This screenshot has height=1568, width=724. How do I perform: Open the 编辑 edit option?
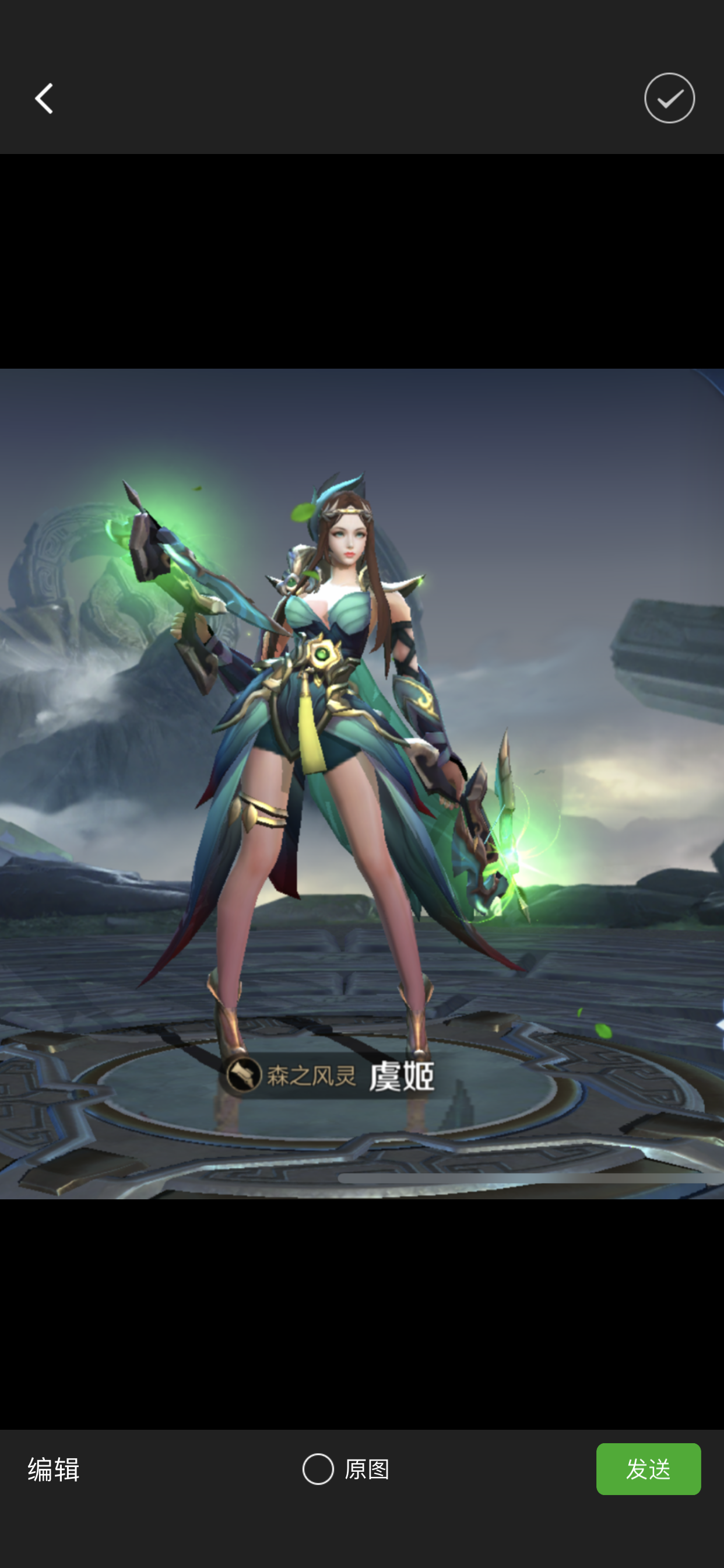[x=54, y=1469]
